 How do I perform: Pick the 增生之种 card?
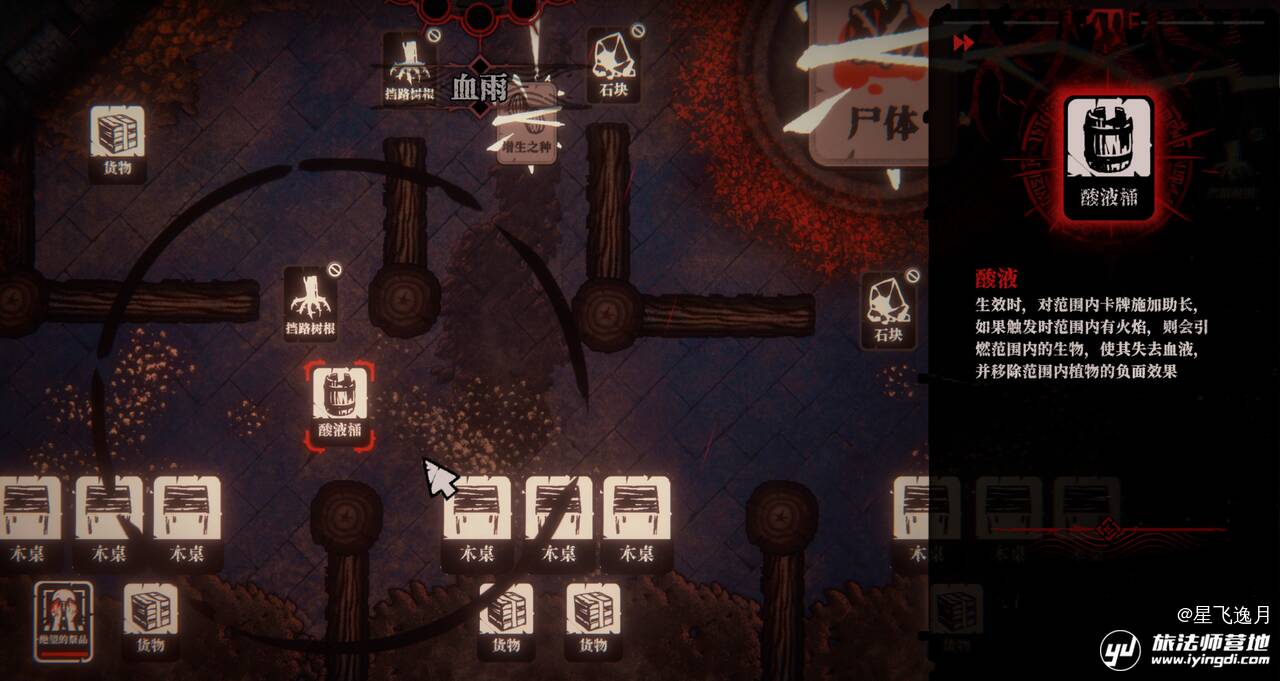pyautogui.click(x=526, y=124)
